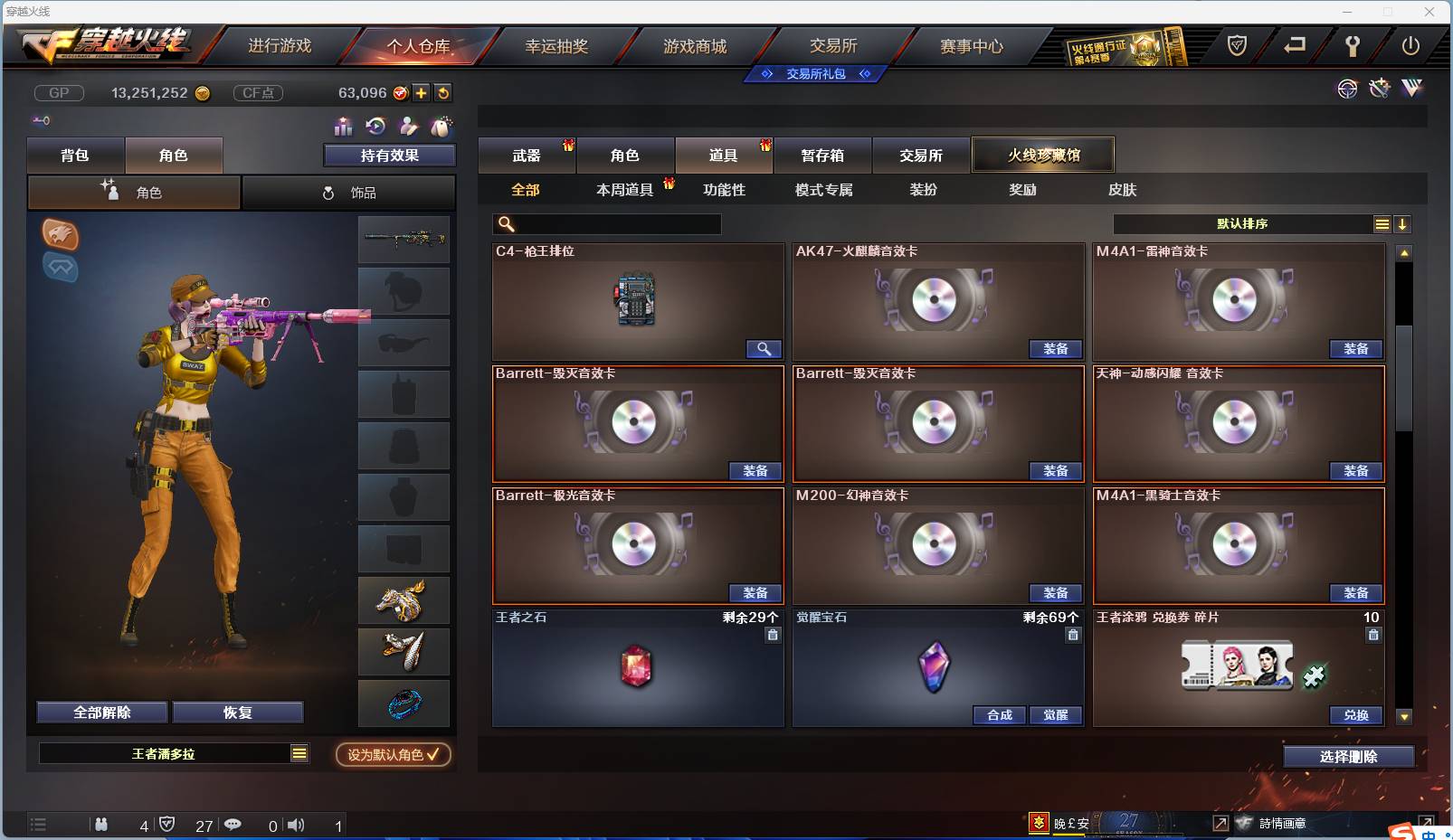Click 合成 on the 觉醒宝石 item
Viewport: 1453px width, 840px height.
coord(1000,715)
